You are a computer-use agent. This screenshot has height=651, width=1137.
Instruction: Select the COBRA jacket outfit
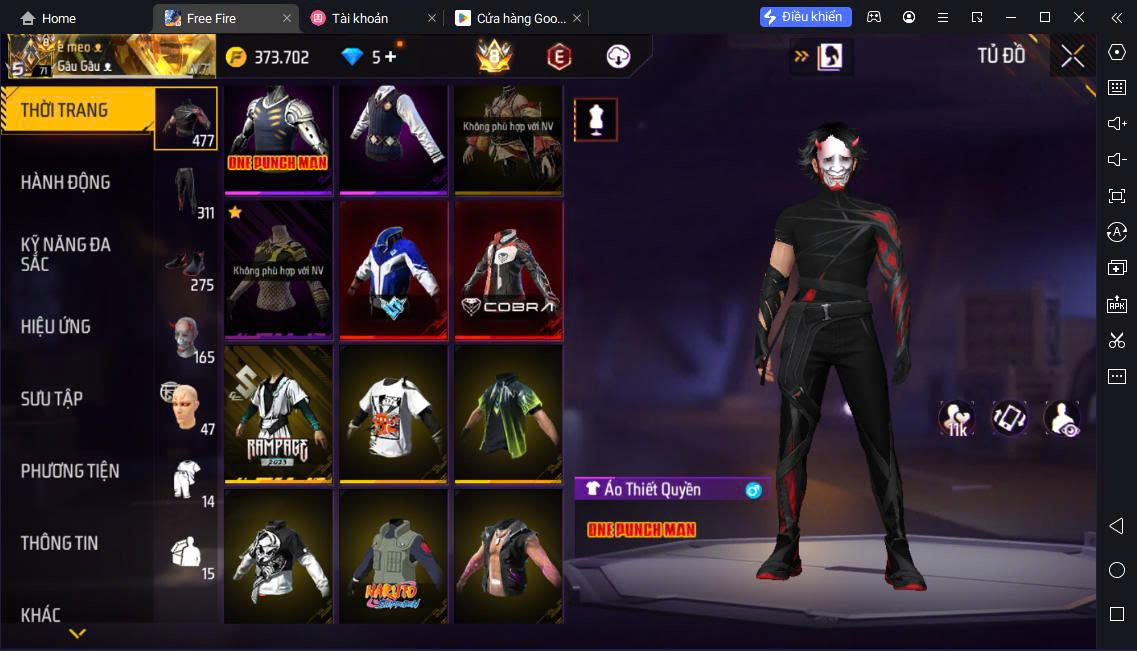(x=508, y=270)
